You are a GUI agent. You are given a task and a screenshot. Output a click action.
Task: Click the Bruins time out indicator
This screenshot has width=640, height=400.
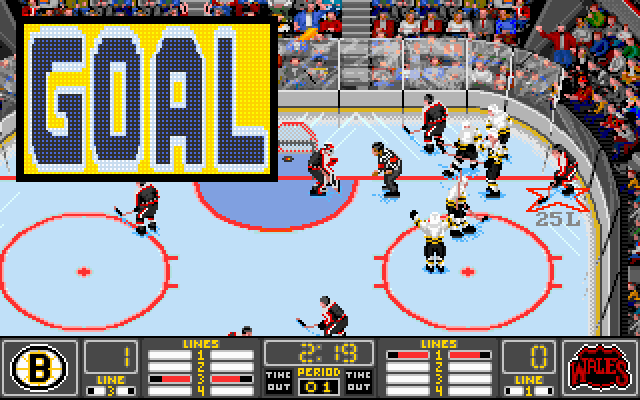[x=277, y=382]
